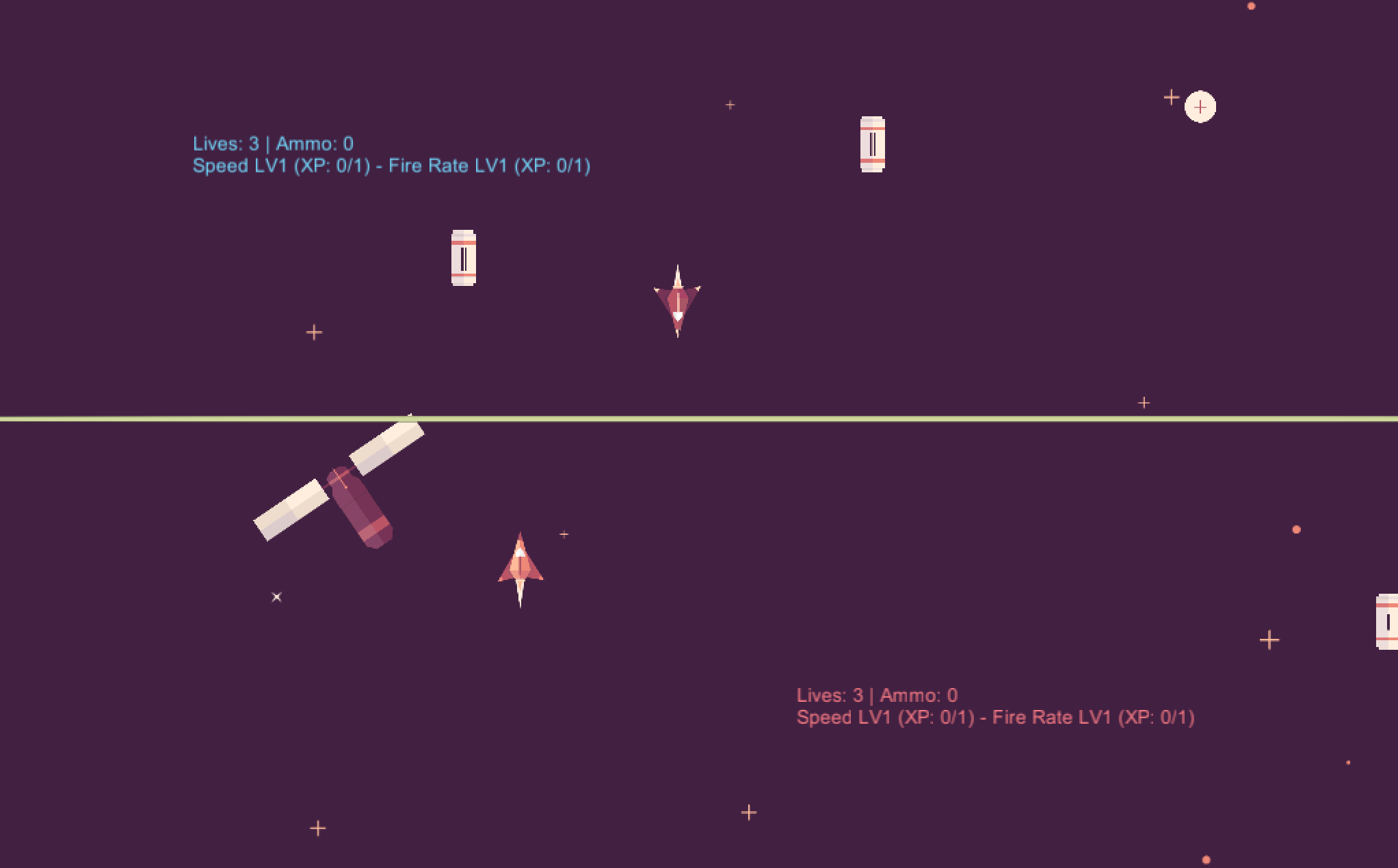The height and width of the screenshot is (868, 1398).
Task: Enable the small x marker star below the satellite
Action: 277,596
